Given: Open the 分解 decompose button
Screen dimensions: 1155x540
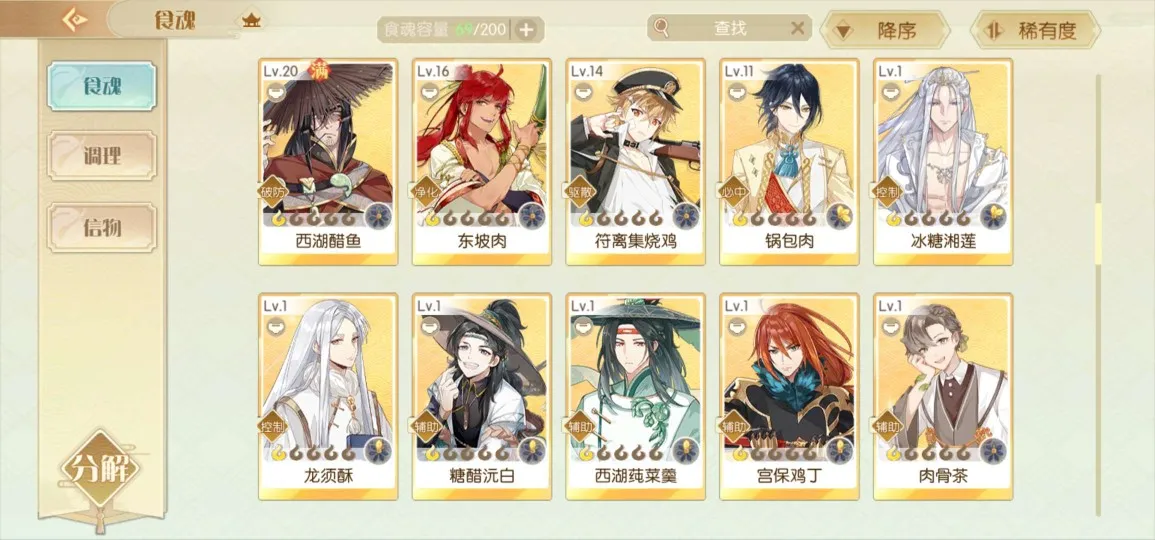Looking at the screenshot, I should coord(100,468).
